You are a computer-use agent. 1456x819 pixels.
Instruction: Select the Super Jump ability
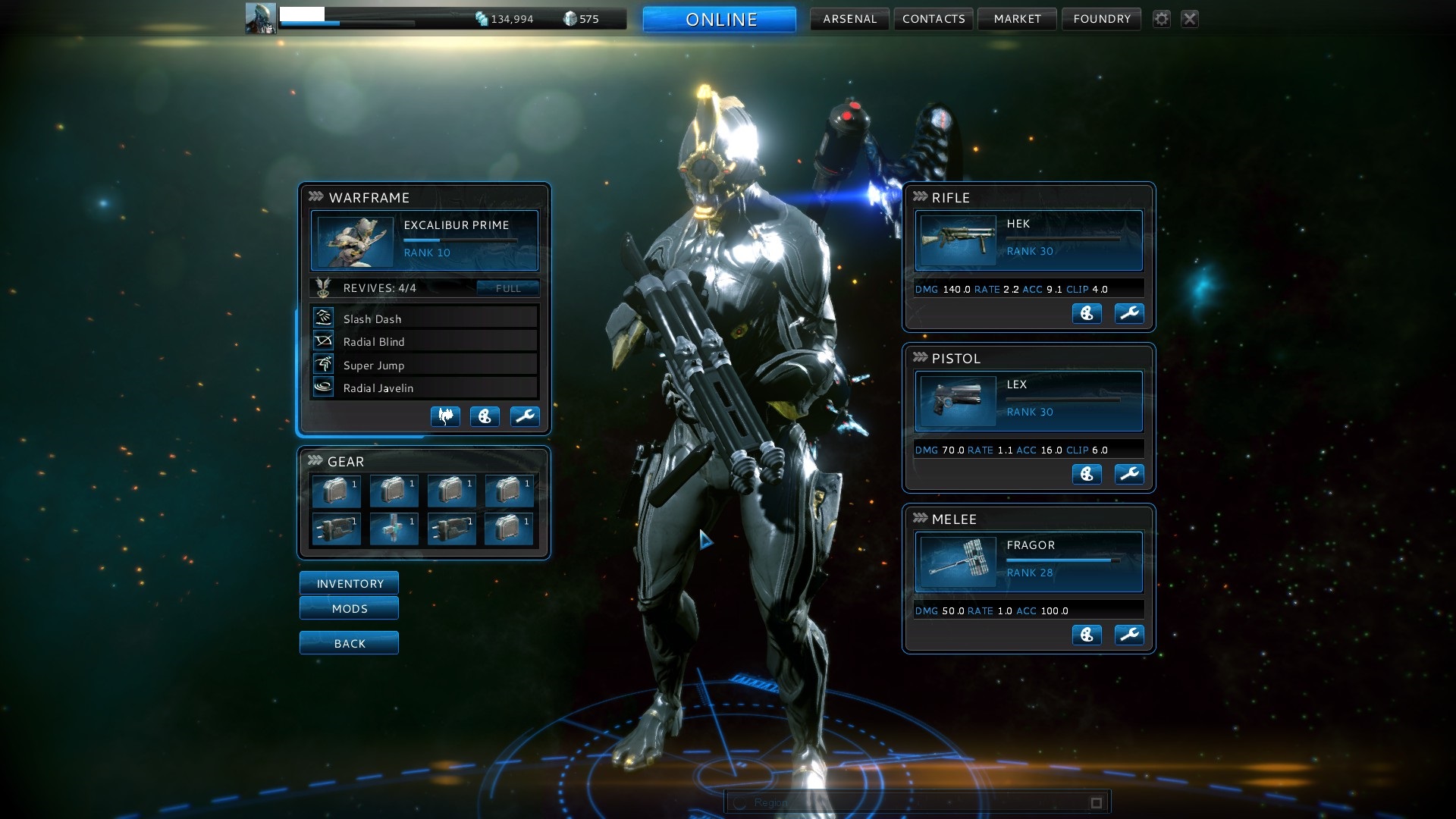coord(424,365)
